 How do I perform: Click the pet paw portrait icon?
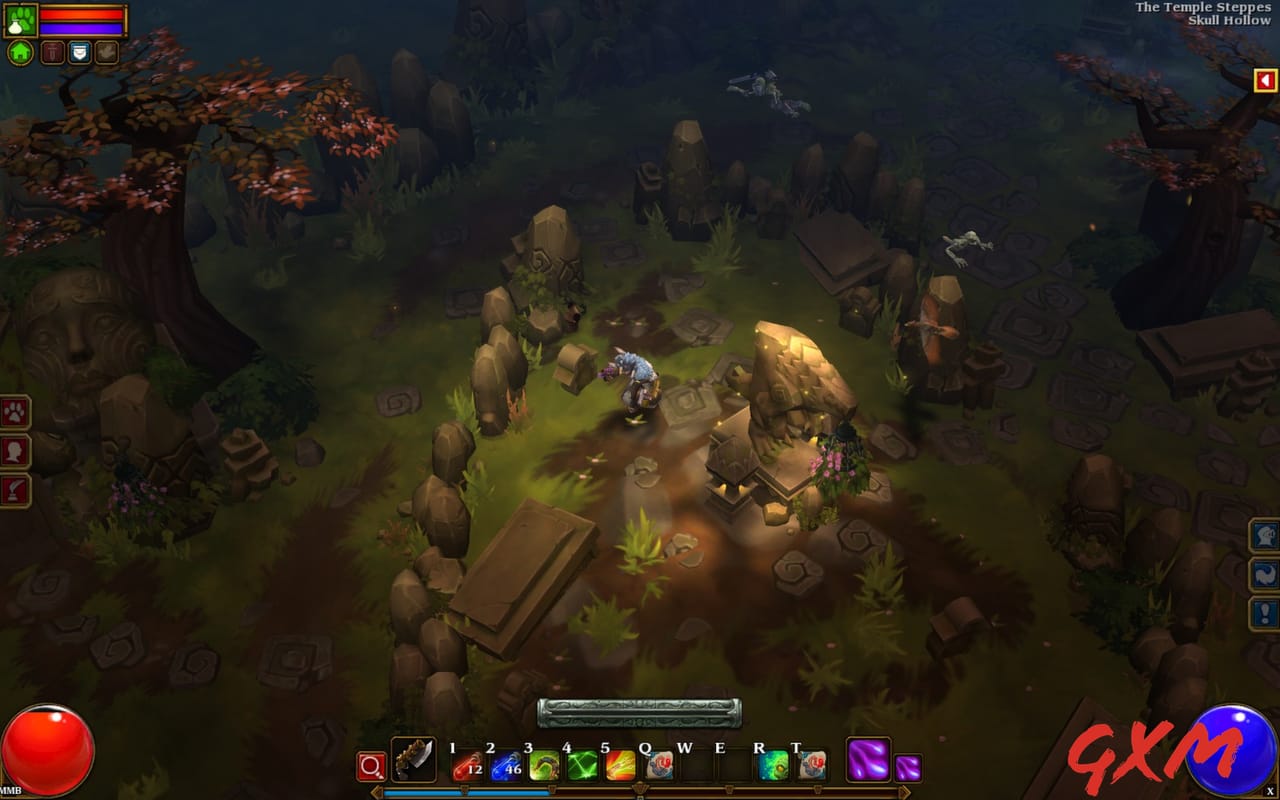22,18
